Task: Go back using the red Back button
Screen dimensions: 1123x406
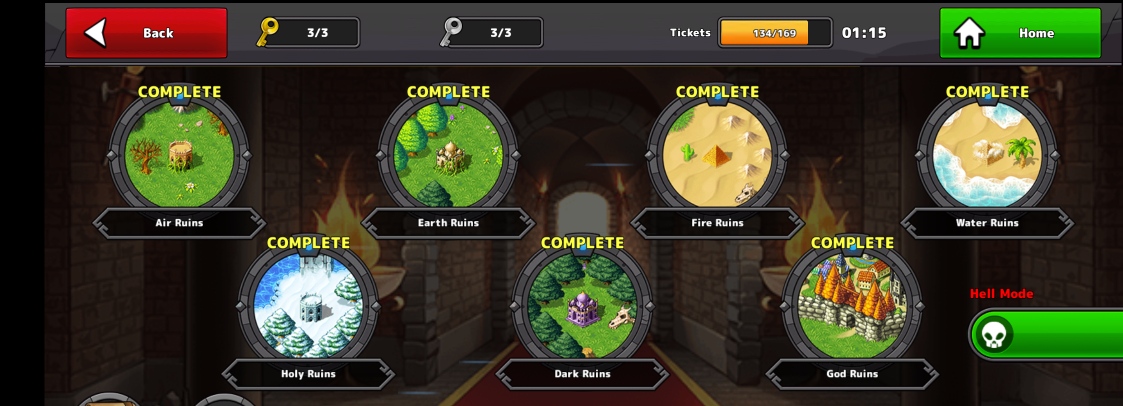Action: click(146, 33)
